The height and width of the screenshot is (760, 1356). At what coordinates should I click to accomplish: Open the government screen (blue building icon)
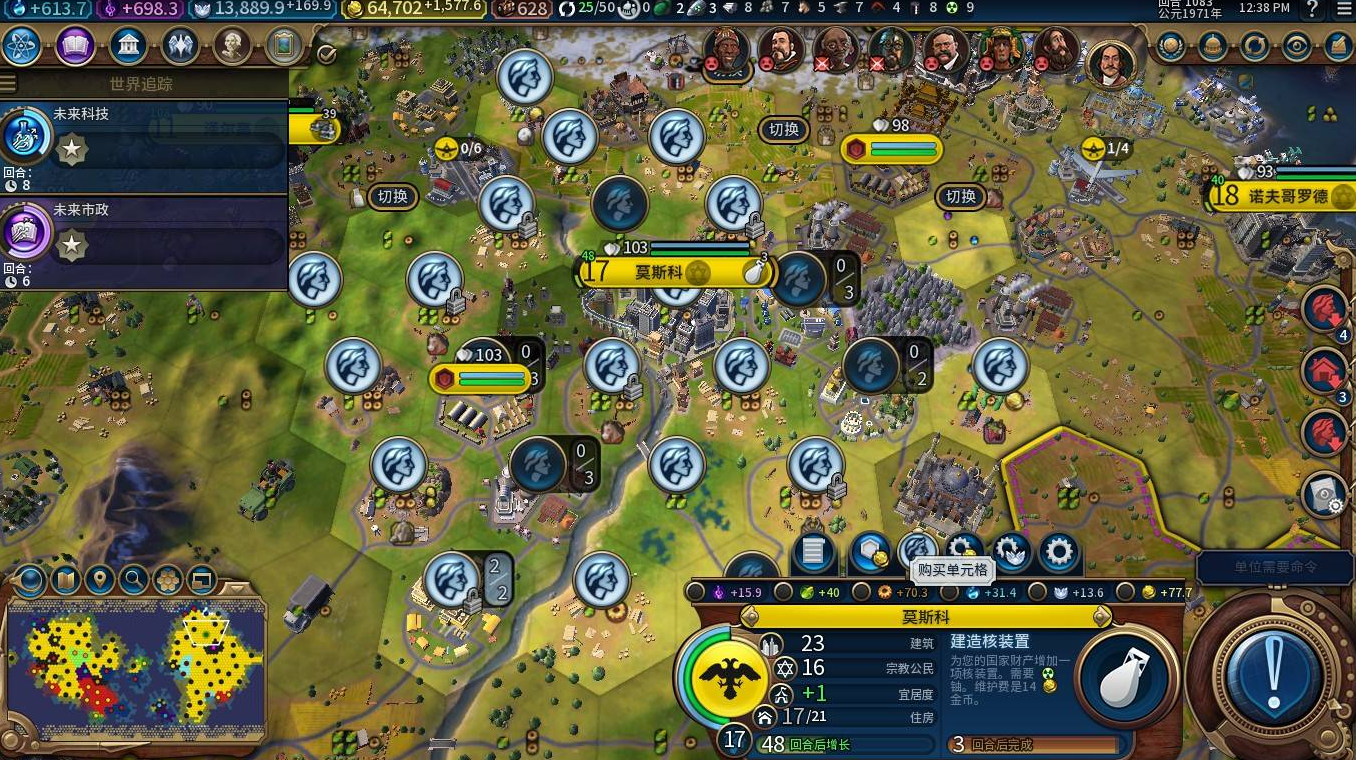pos(128,45)
